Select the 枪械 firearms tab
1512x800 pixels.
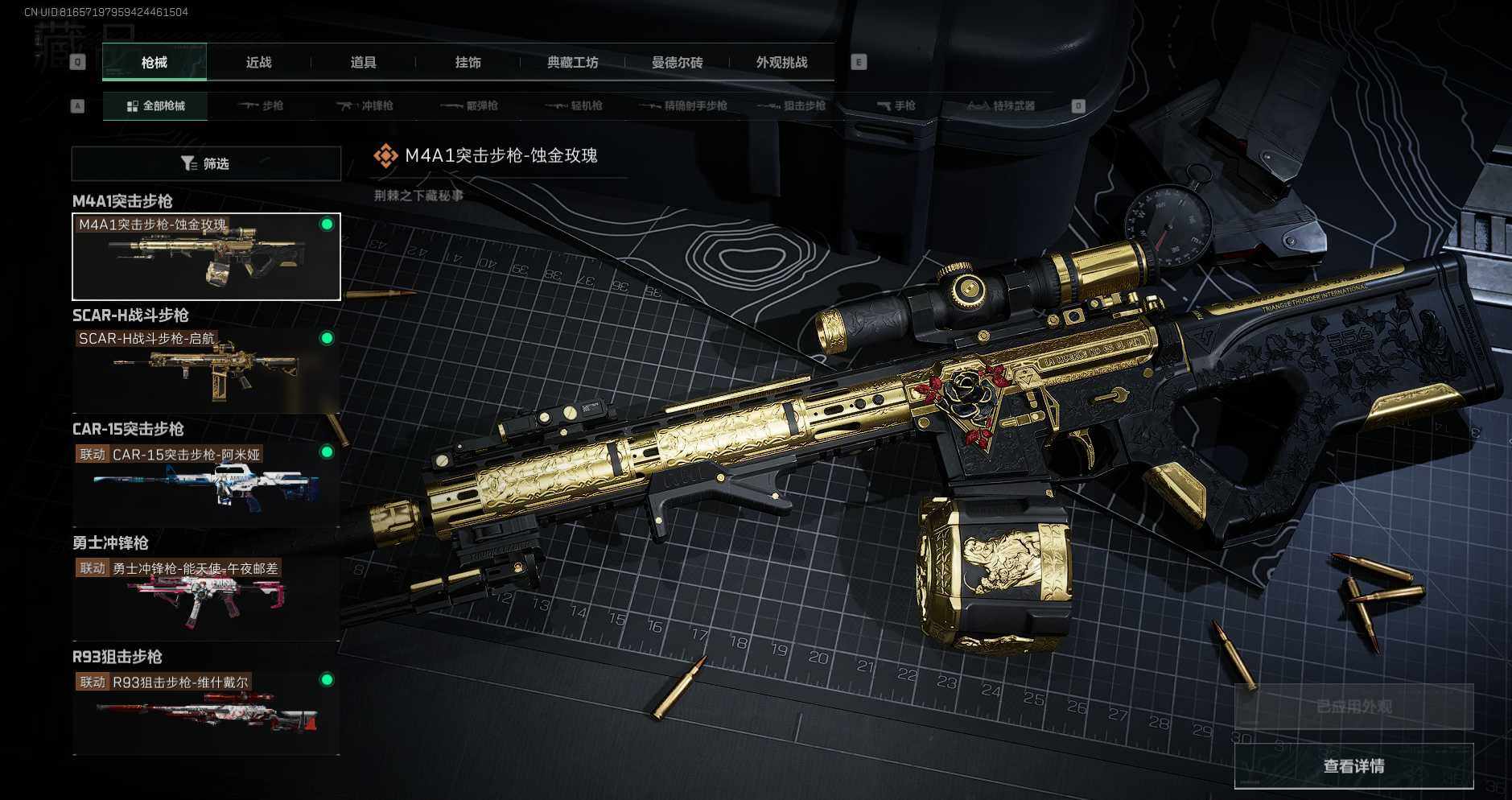(x=154, y=63)
